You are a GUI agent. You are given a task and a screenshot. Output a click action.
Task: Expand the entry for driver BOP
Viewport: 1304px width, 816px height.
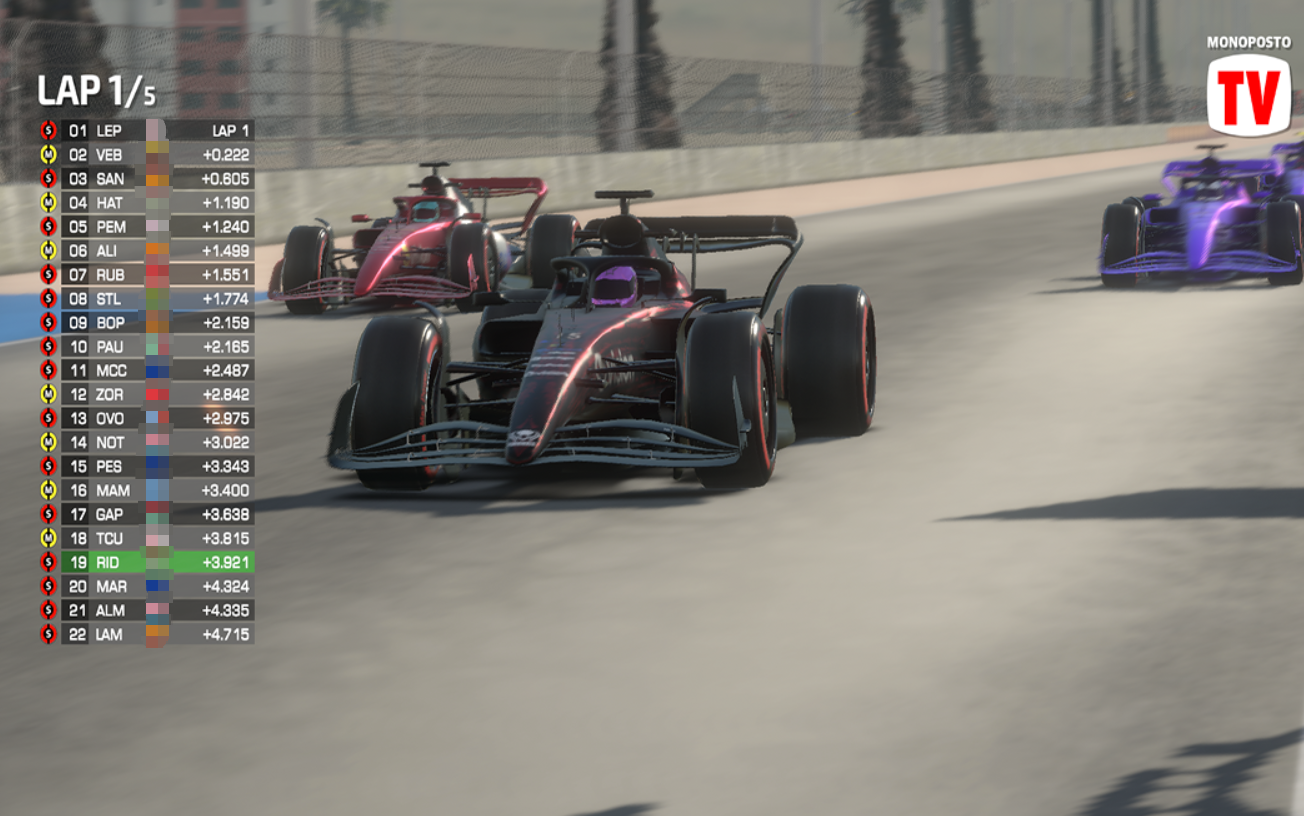pos(150,323)
